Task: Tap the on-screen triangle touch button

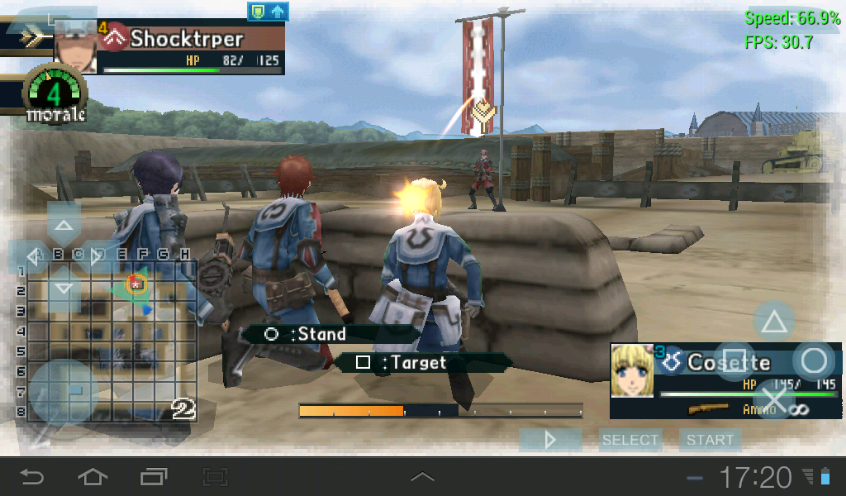Action: point(773,322)
